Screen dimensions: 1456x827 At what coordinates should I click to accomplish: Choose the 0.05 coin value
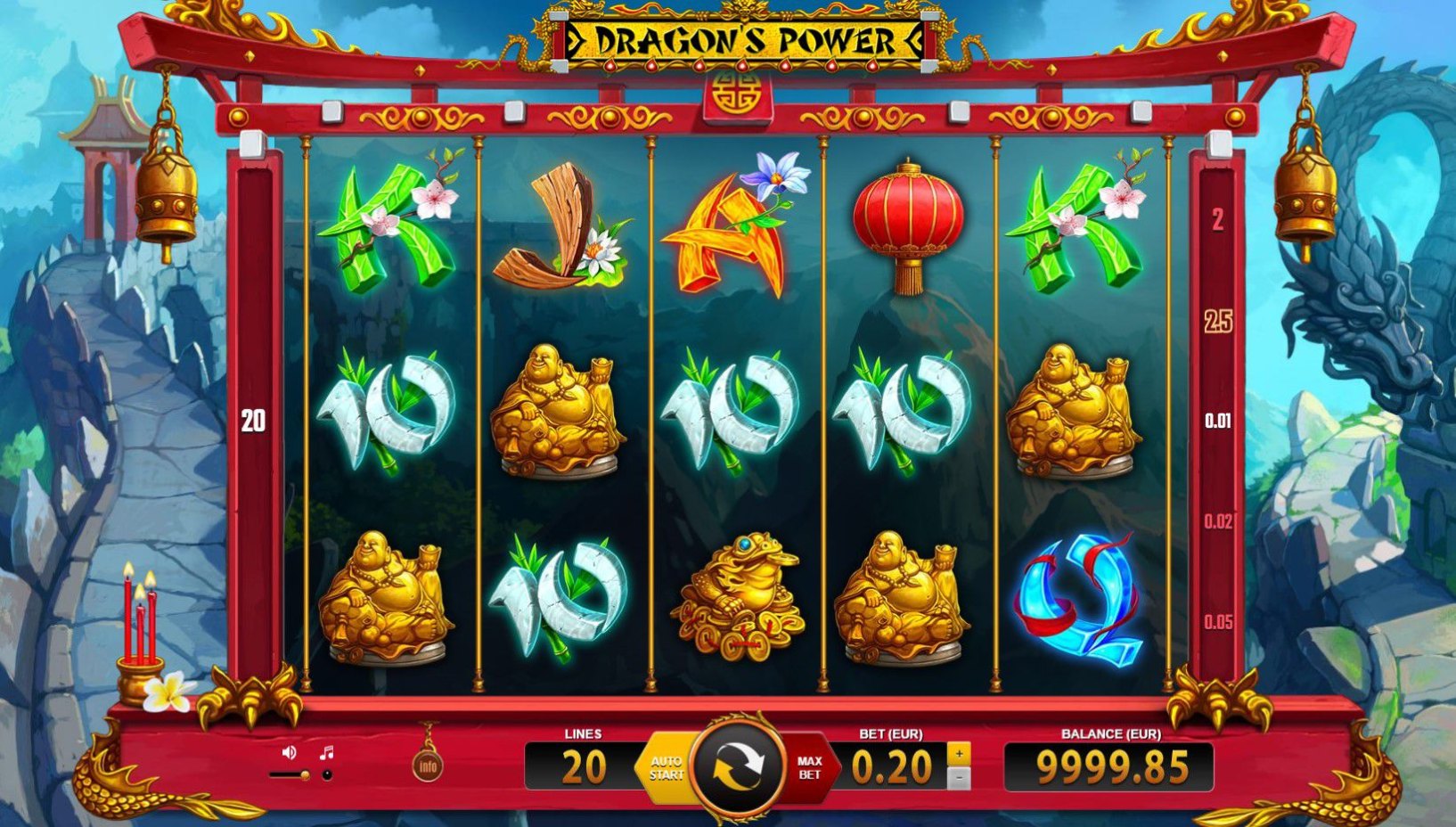pyautogui.click(x=1217, y=622)
